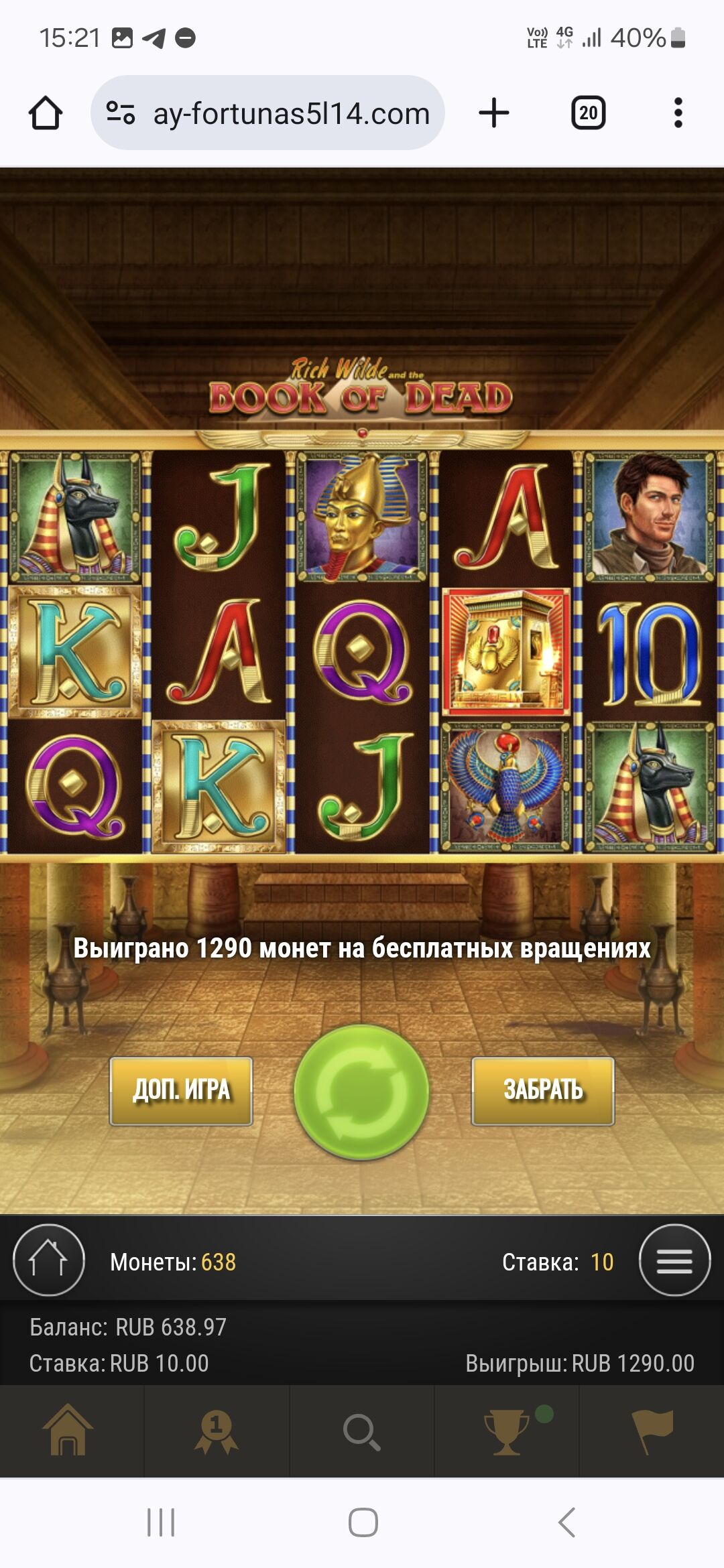Viewport: 724px width, 1568px height.
Task: Choose the ДОП. ИГРА gamble button
Action: (x=181, y=1091)
